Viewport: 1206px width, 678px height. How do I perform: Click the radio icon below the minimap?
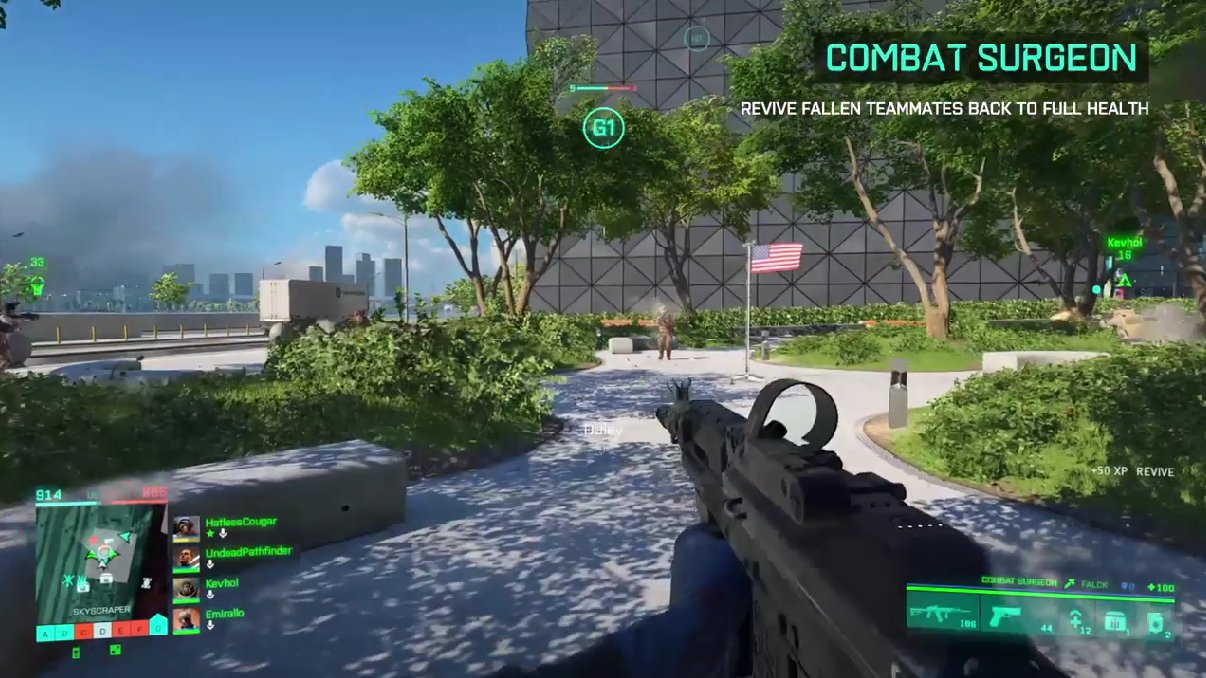click(x=77, y=654)
